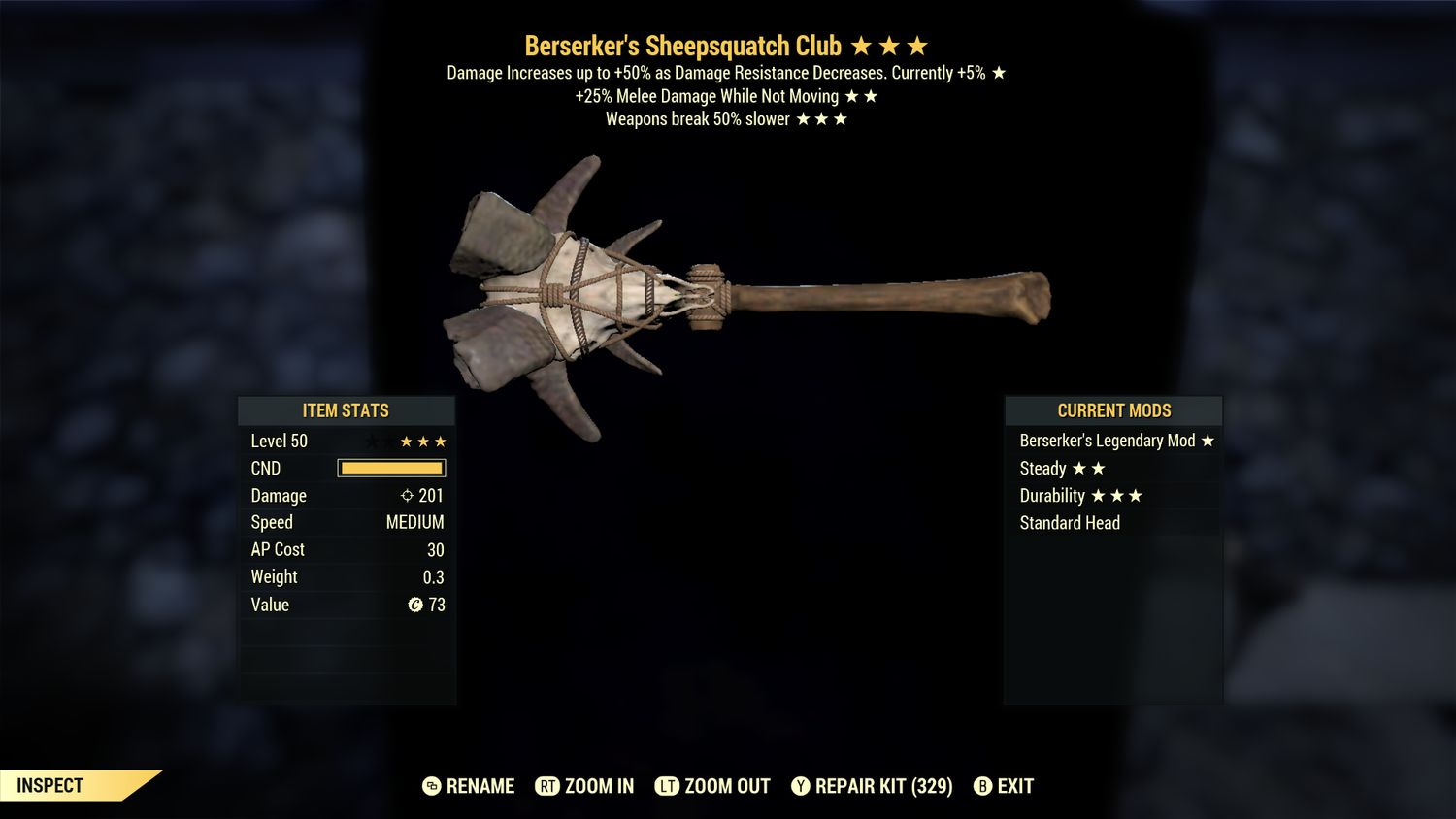Toggle the third star beside Durability mod
This screenshot has height=819, width=1456.
point(1134,495)
